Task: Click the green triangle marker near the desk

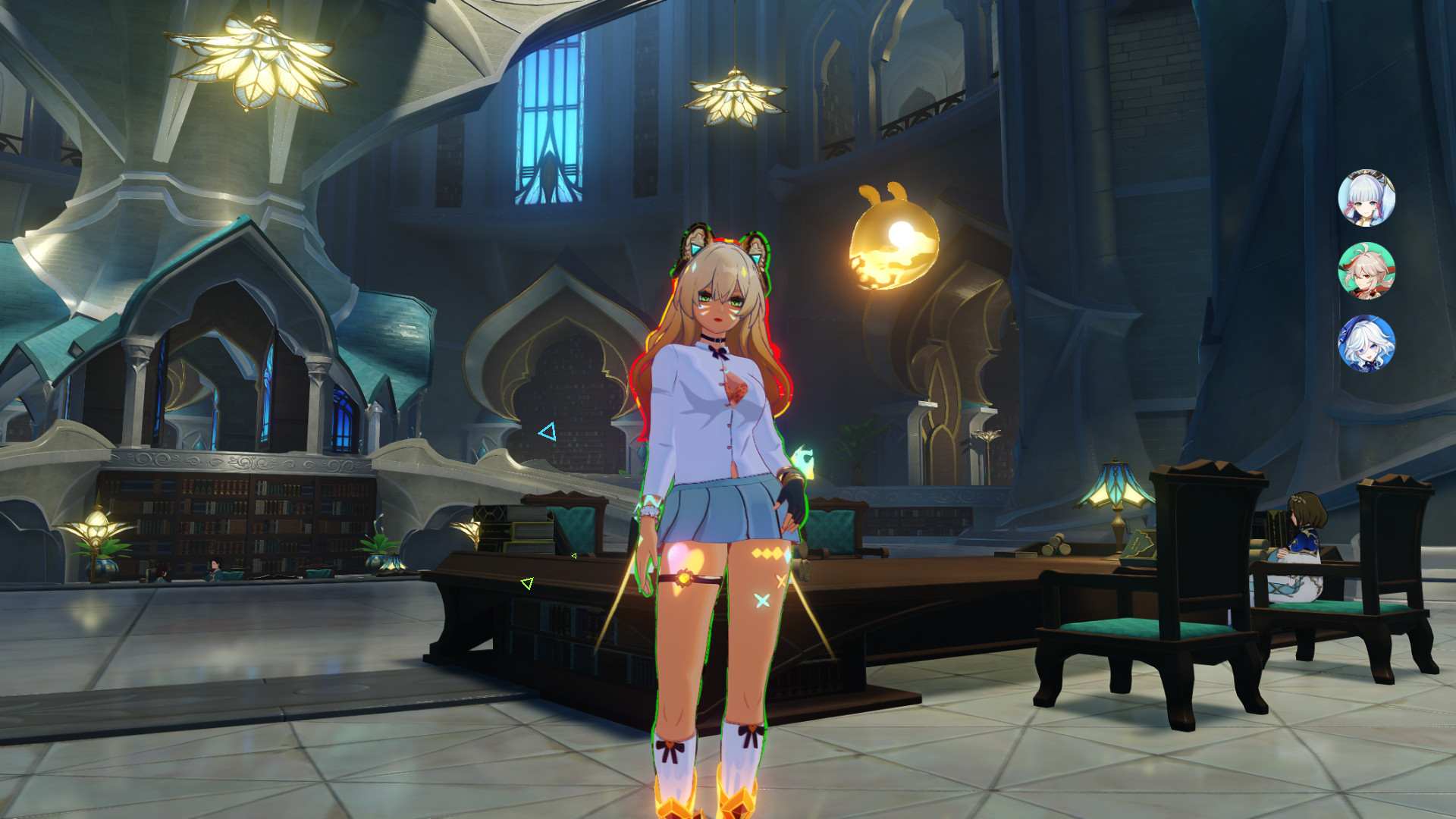Action: tap(526, 583)
